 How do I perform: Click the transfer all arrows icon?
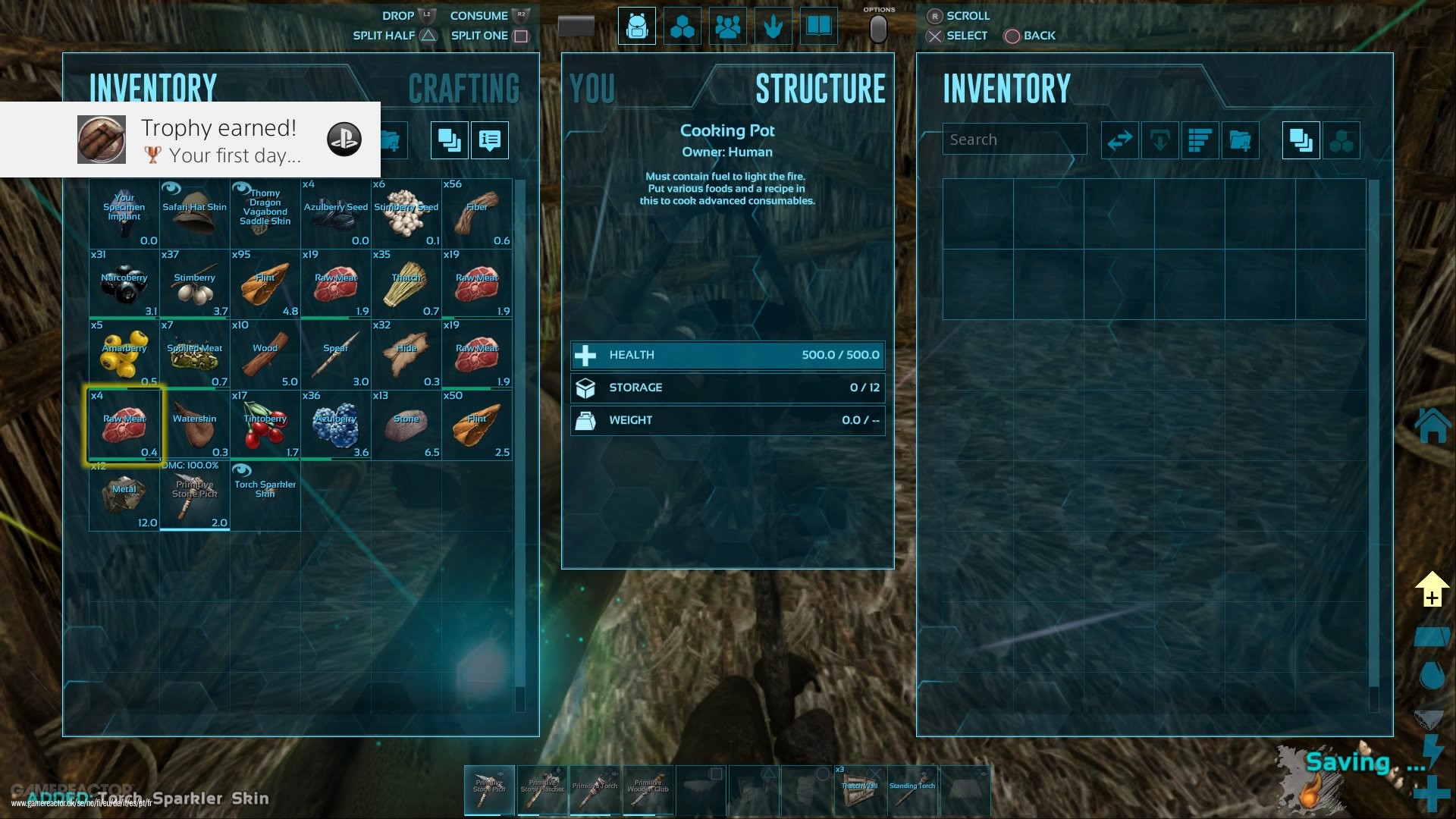1120,140
